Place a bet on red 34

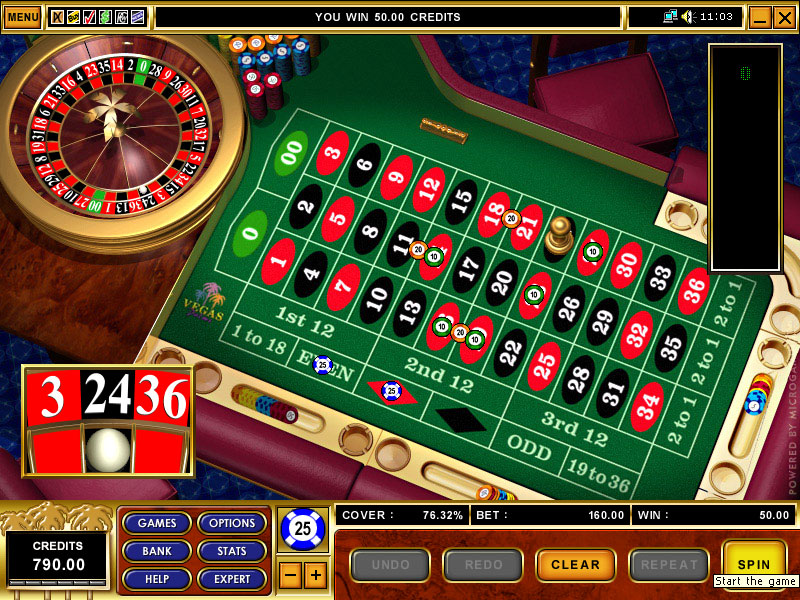pos(647,405)
